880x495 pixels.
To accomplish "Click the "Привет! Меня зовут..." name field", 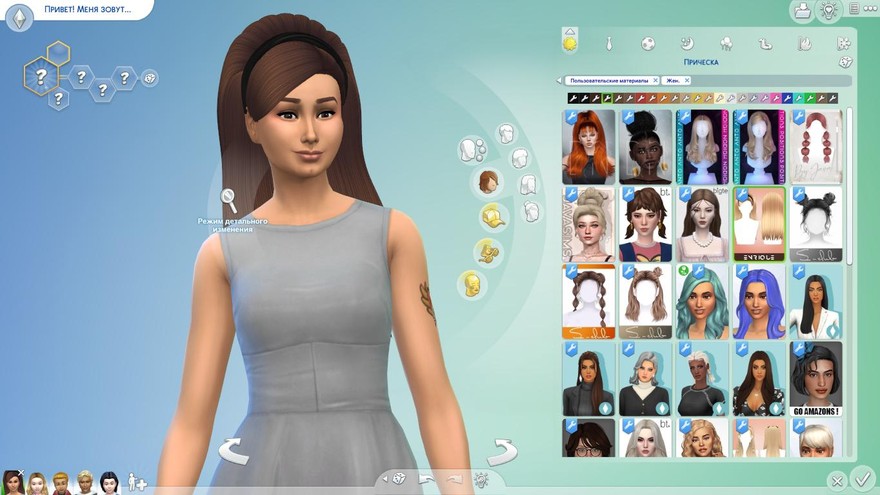I will pyautogui.click(x=80, y=10).
